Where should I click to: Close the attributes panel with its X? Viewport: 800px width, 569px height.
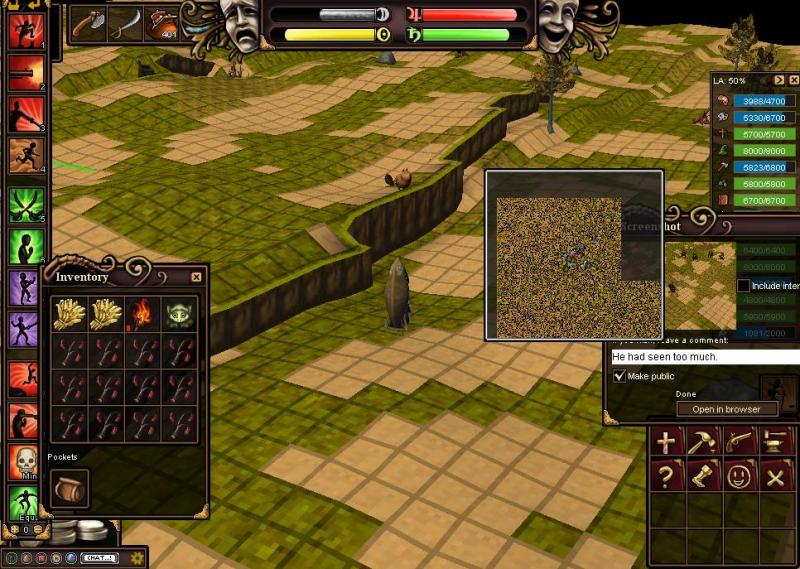pos(794,80)
